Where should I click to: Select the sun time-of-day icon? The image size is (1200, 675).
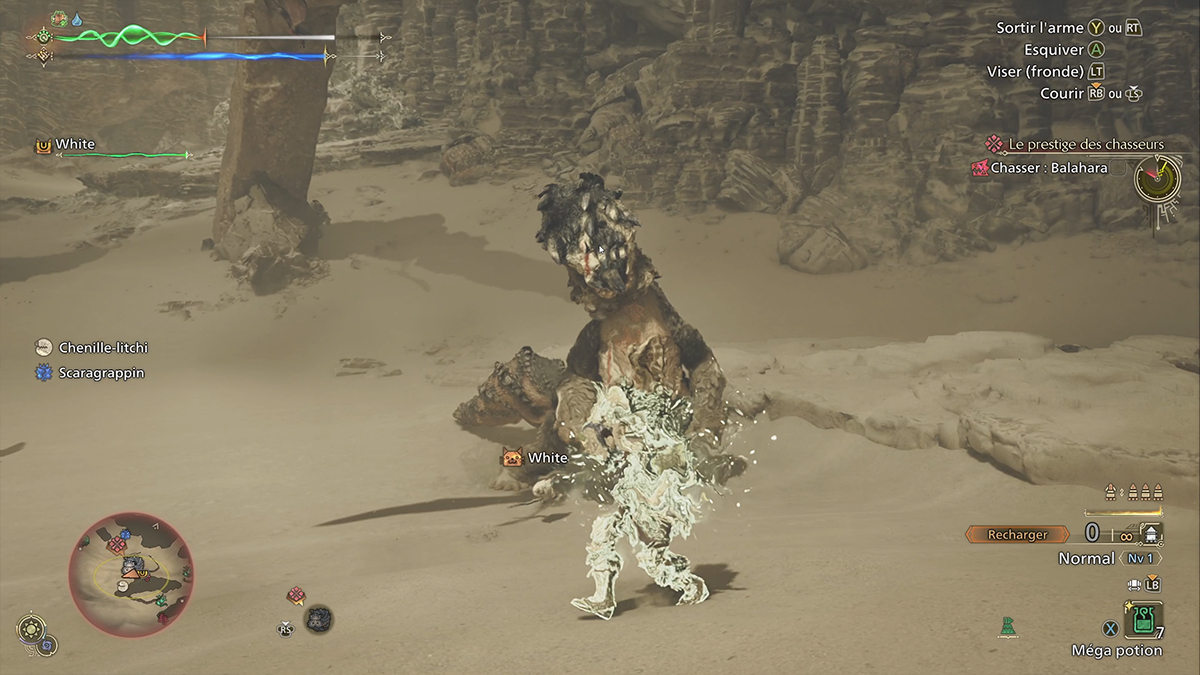(29, 630)
